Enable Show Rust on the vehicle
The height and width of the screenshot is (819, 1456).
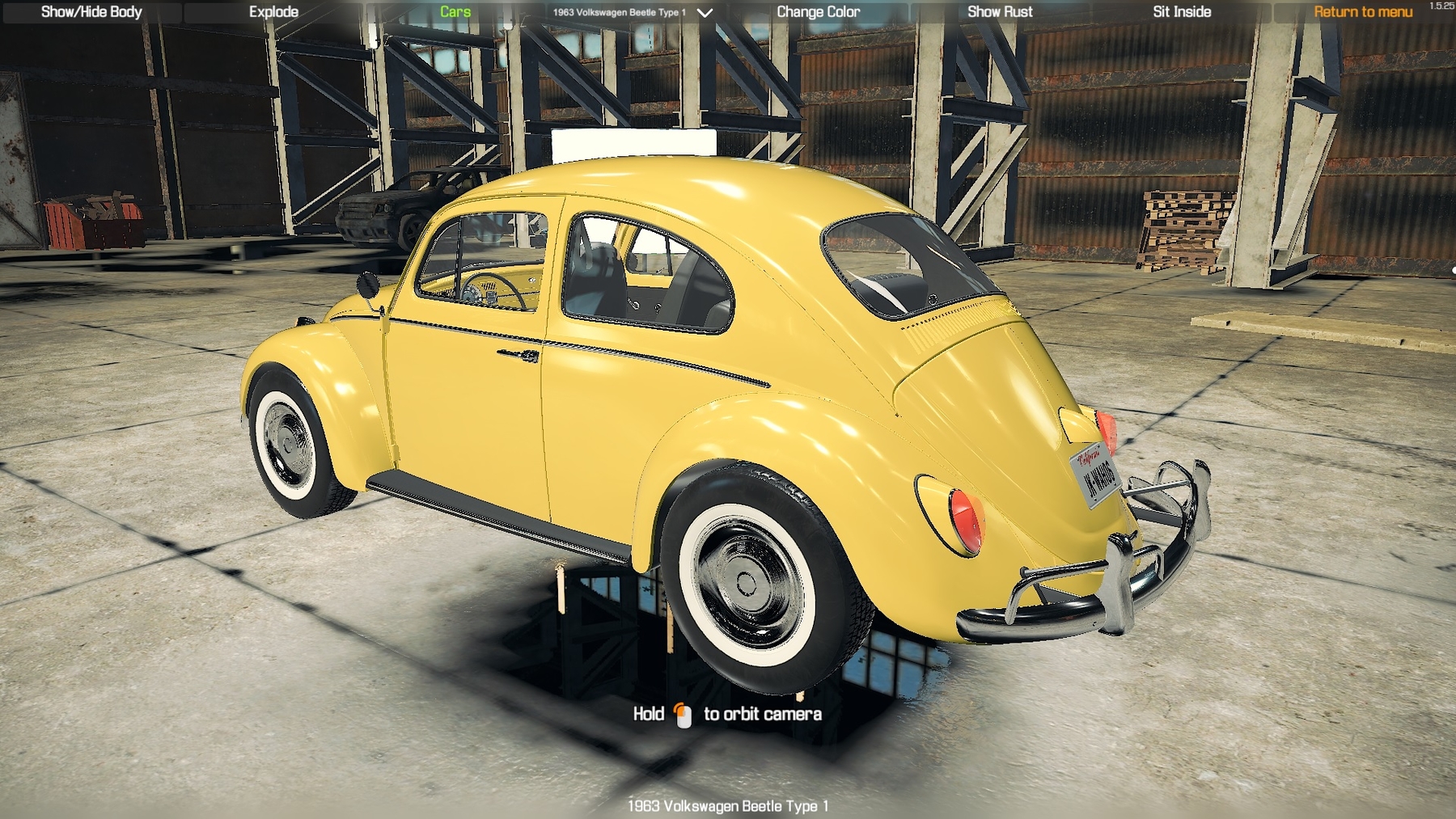coord(1001,11)
